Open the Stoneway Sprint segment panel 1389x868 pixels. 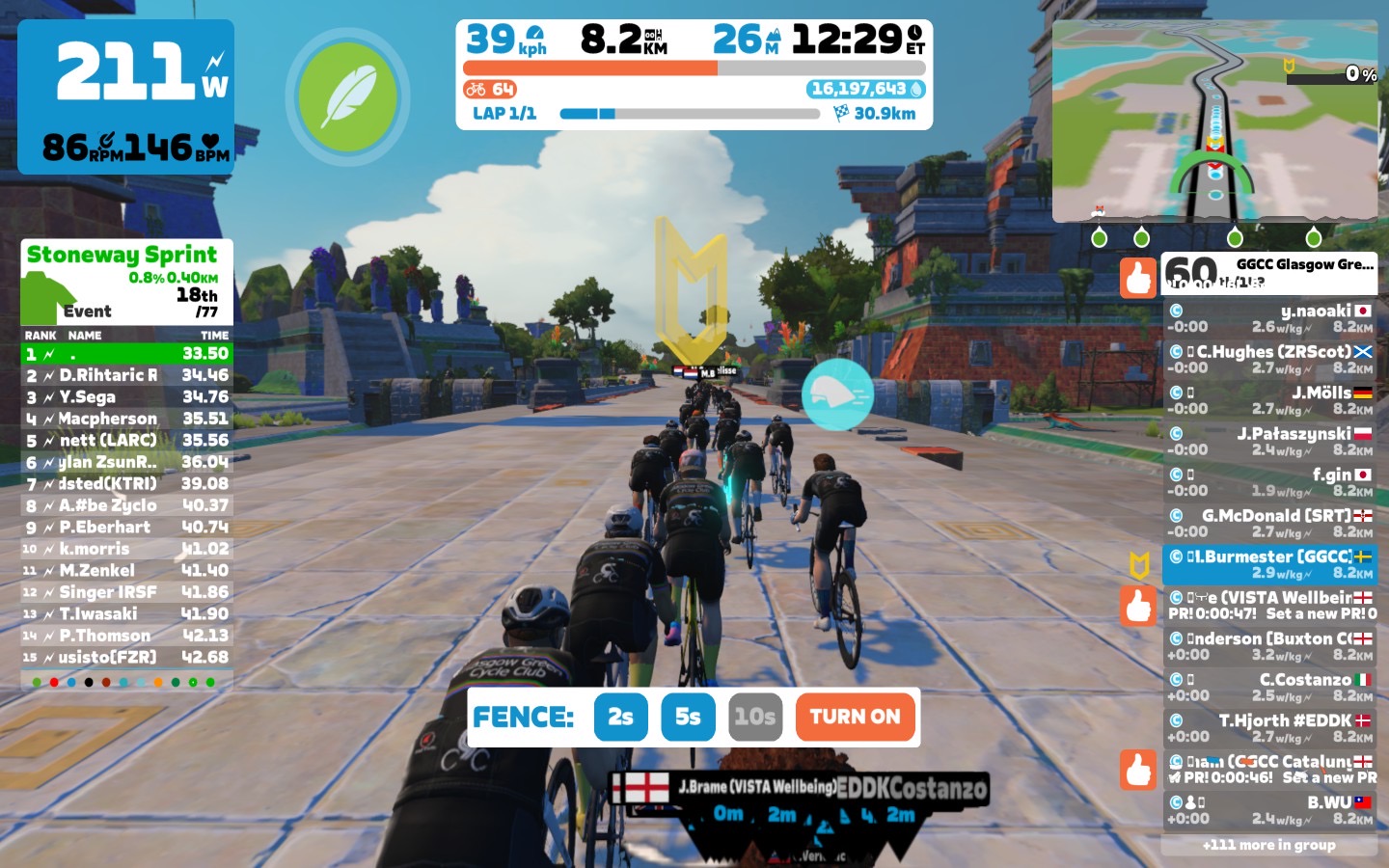click(x=126, y=282)
